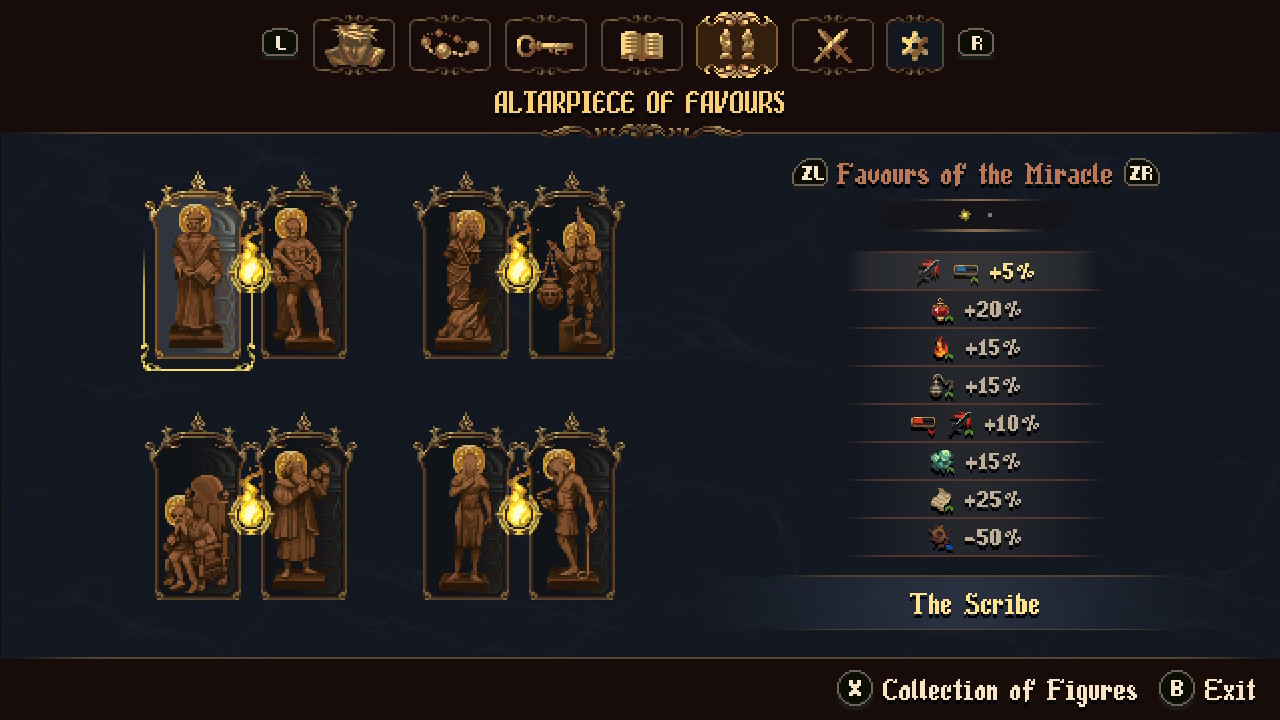Switch to the gear settings tab

(x=915, y=45)
